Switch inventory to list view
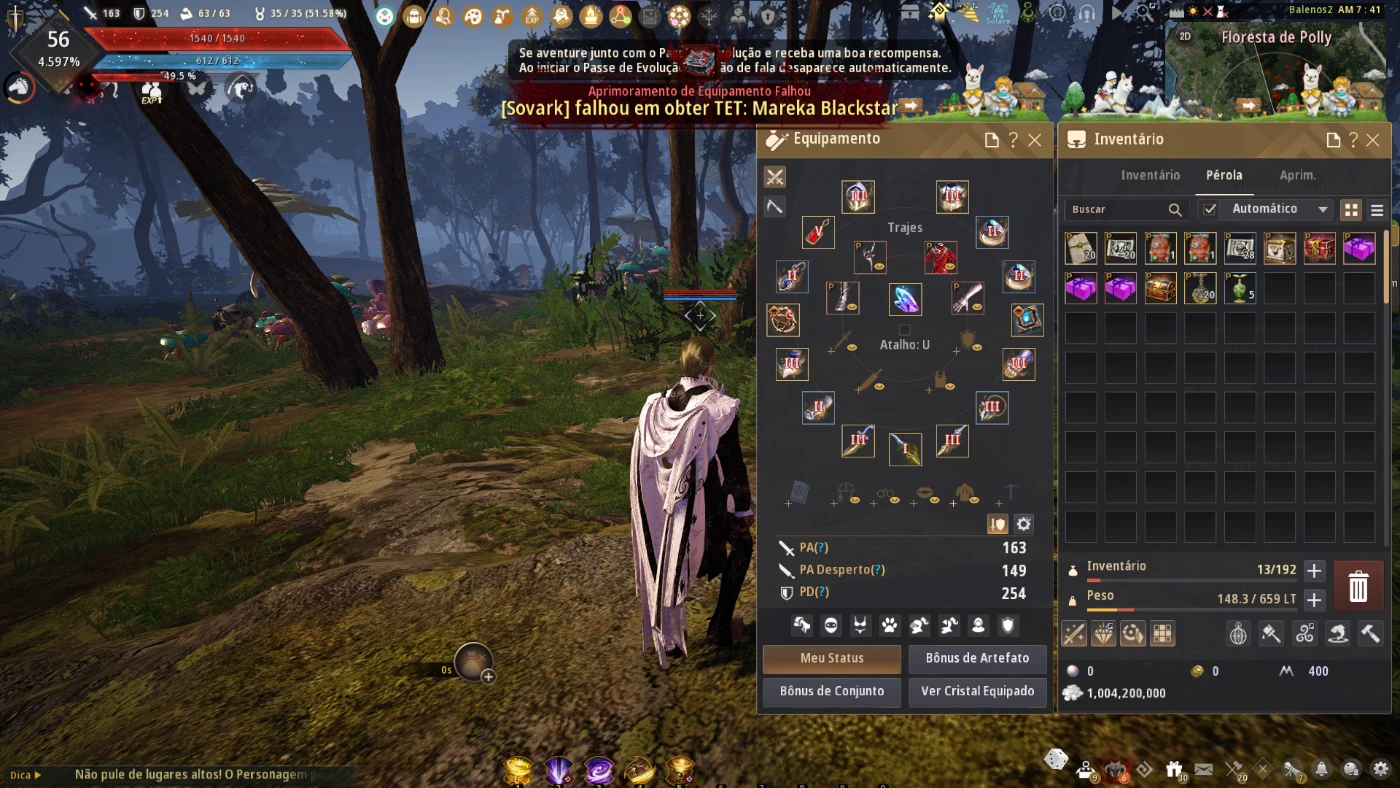 (x=1377, y=210)
